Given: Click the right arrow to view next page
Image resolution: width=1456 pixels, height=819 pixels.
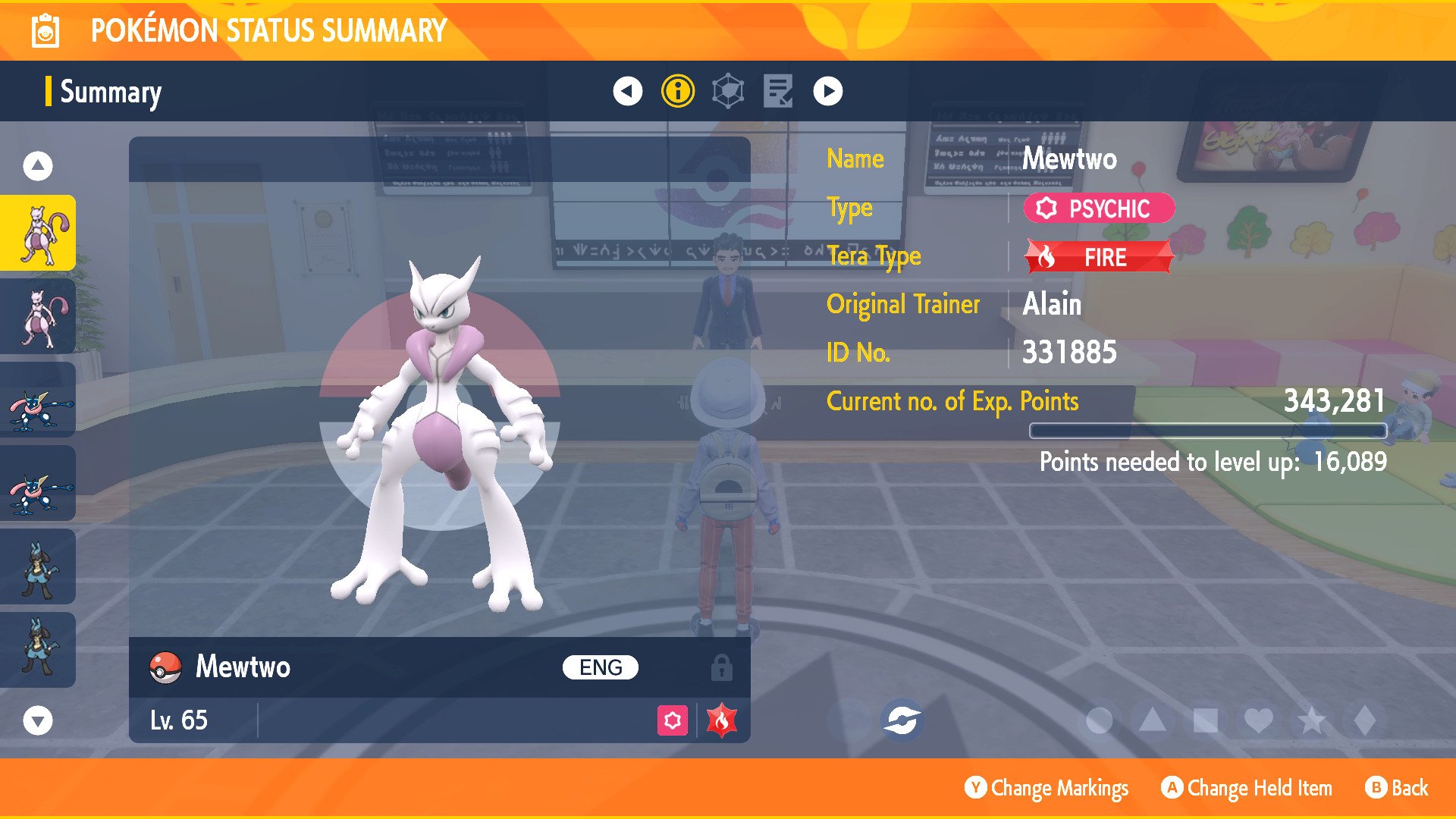Looking at the screenshot, I should tap(828, 90).
